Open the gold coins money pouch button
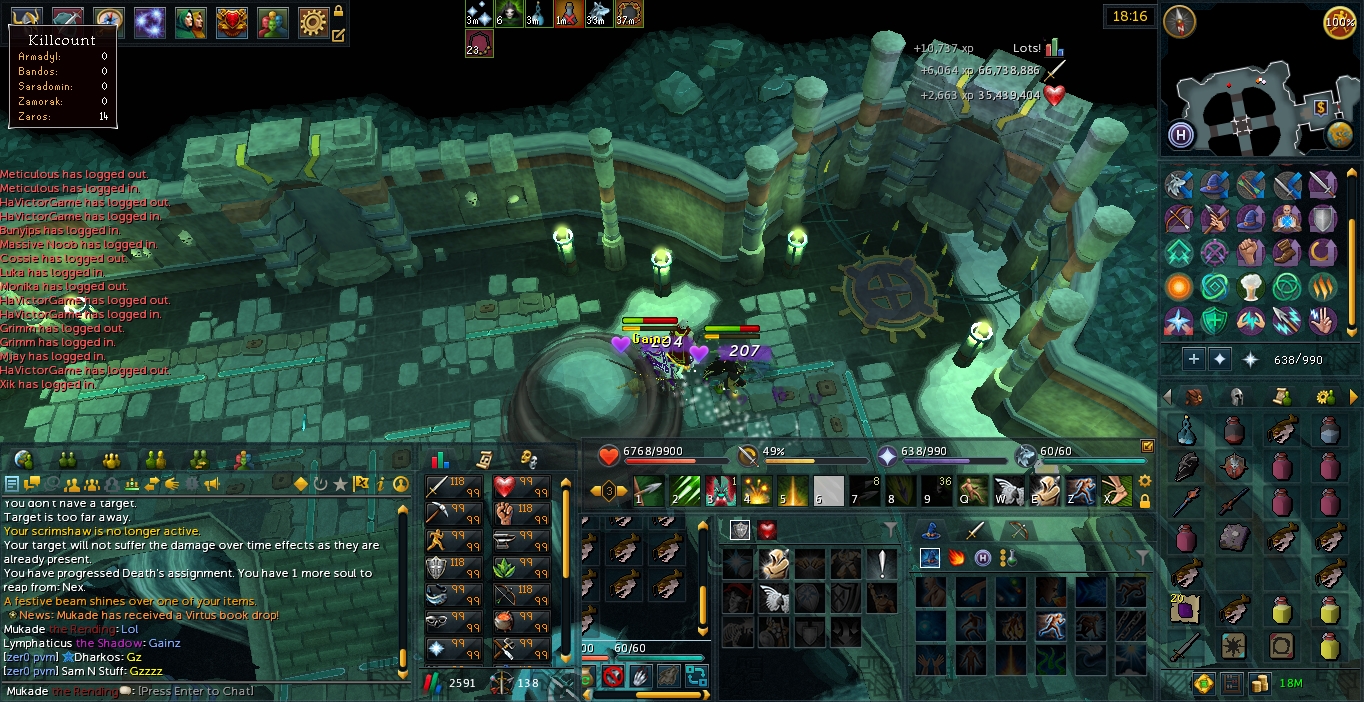The width and height of the screenshot is (1364, 702). coord(1260,683)
